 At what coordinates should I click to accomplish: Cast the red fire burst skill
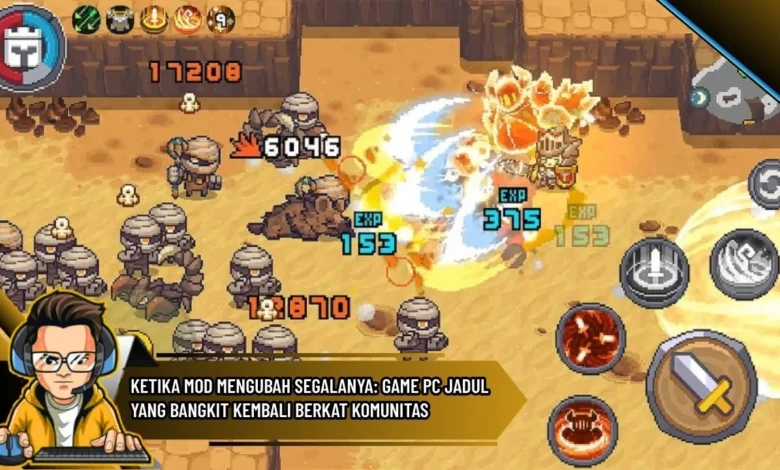tap(590, 337)
